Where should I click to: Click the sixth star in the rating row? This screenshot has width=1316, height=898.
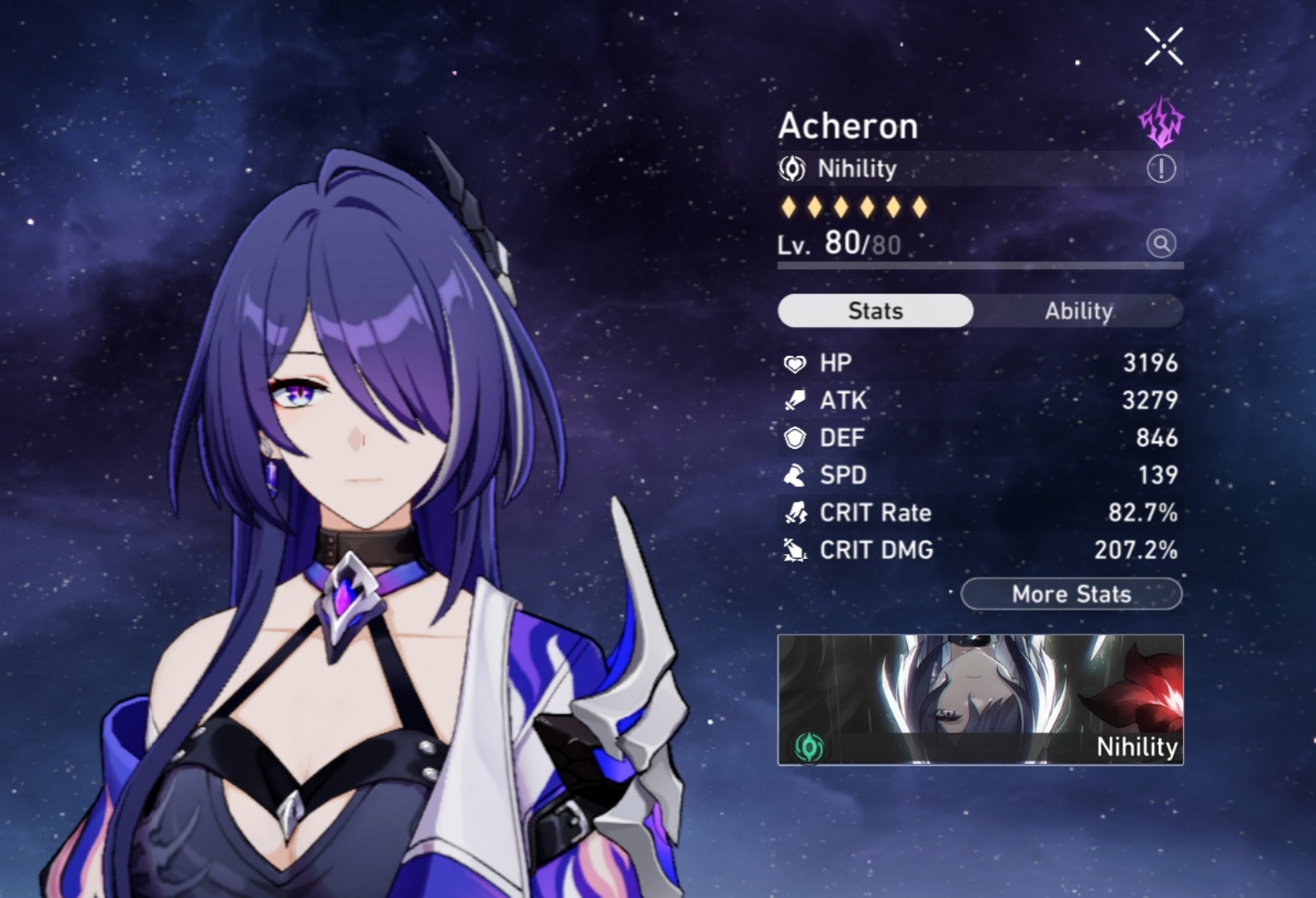point(919,205)
